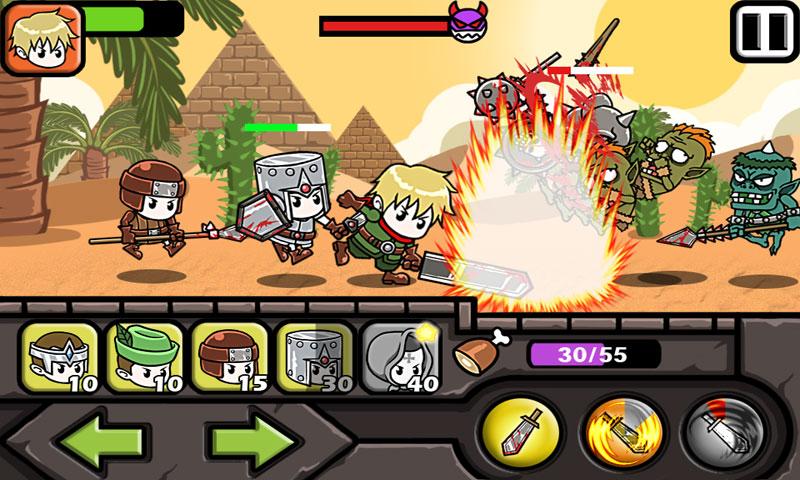Tap the blonde hero portrait
This screenshot has height=480, width=800.
(x=42, y=38)
